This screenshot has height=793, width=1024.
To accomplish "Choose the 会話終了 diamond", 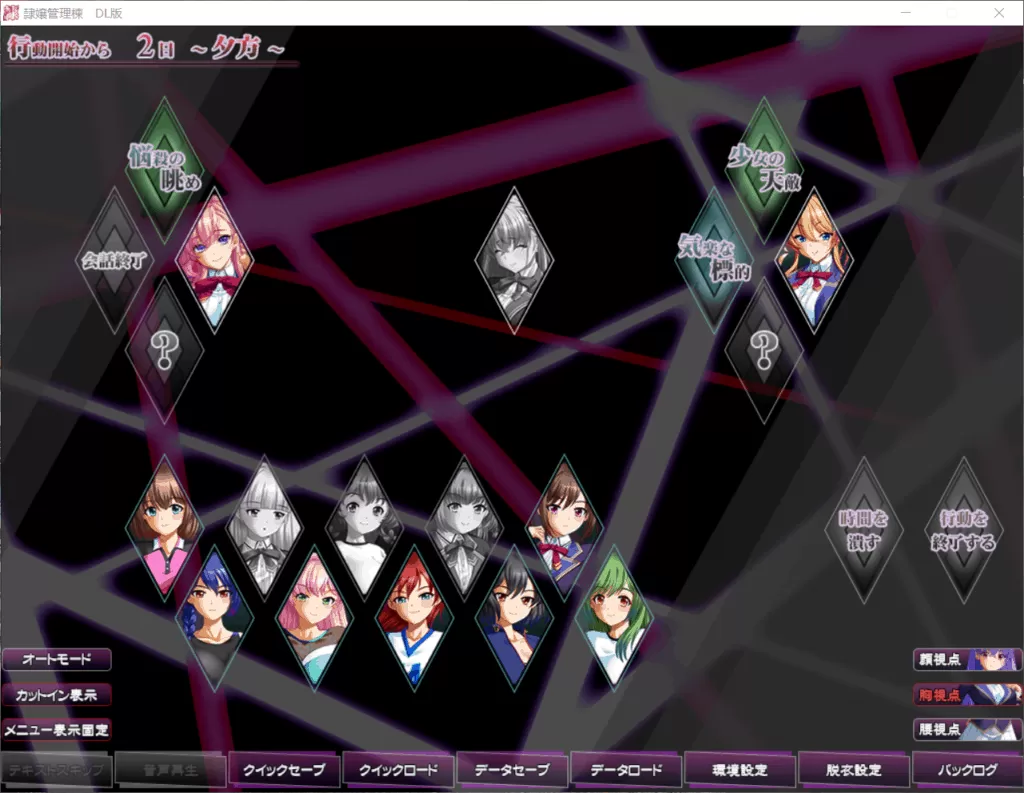I will tap(114, 260).
